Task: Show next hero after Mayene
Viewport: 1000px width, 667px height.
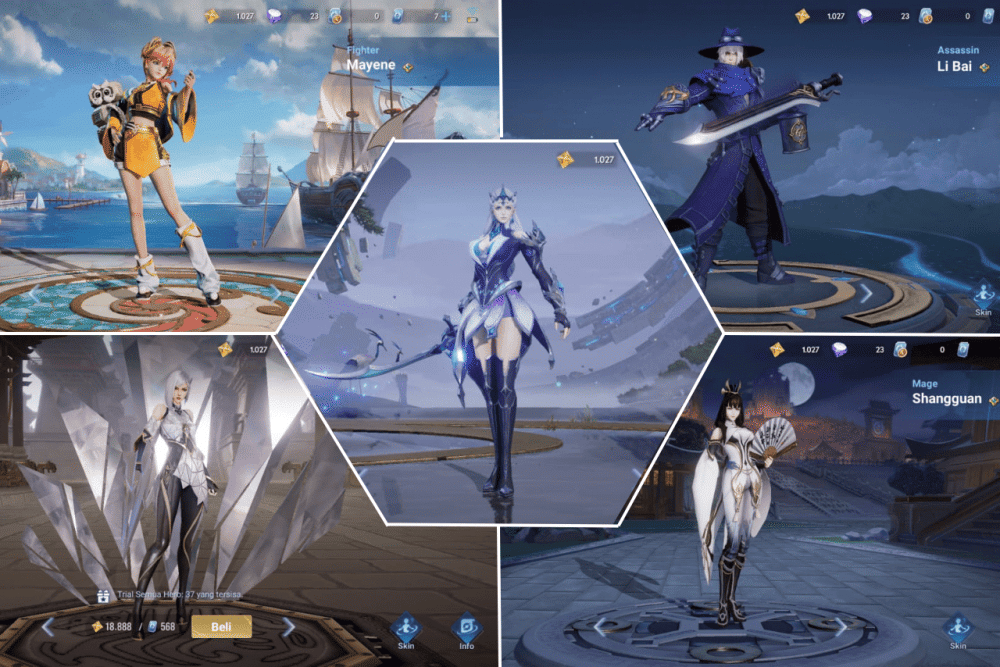Action: pos(274,292)
